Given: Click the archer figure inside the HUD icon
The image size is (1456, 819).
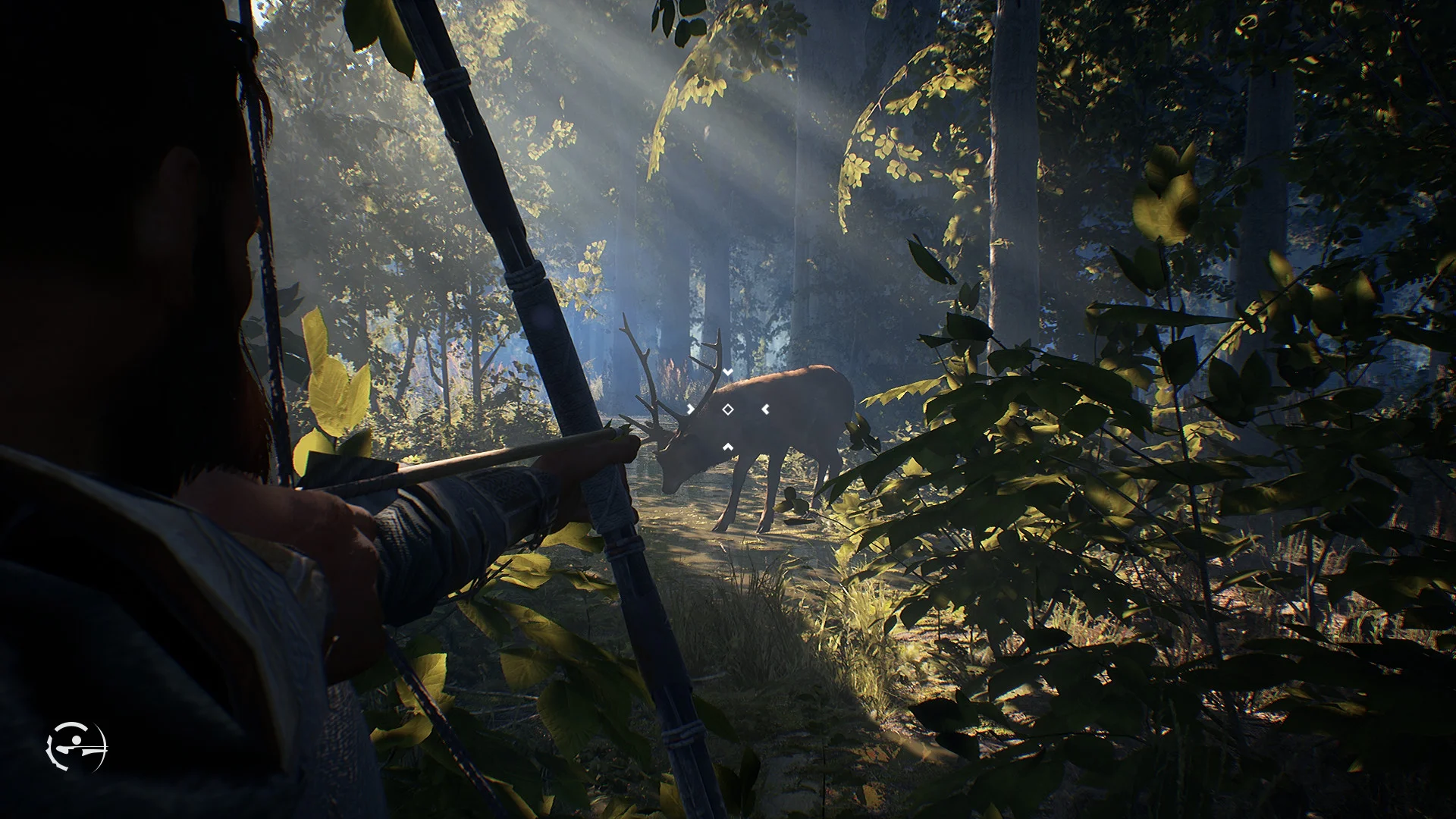Looking at the screenshot, I should click(73, 745).
